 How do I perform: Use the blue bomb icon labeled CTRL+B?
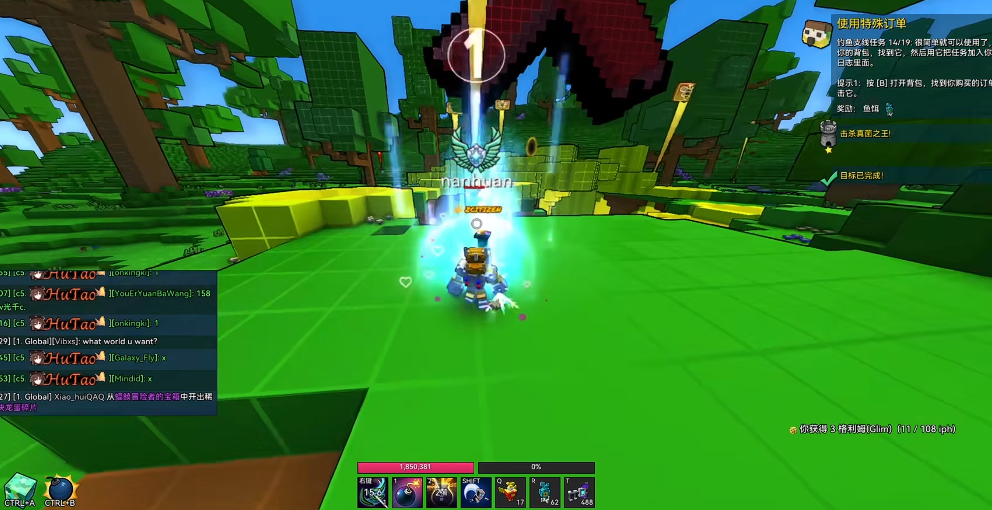point(60,489)
